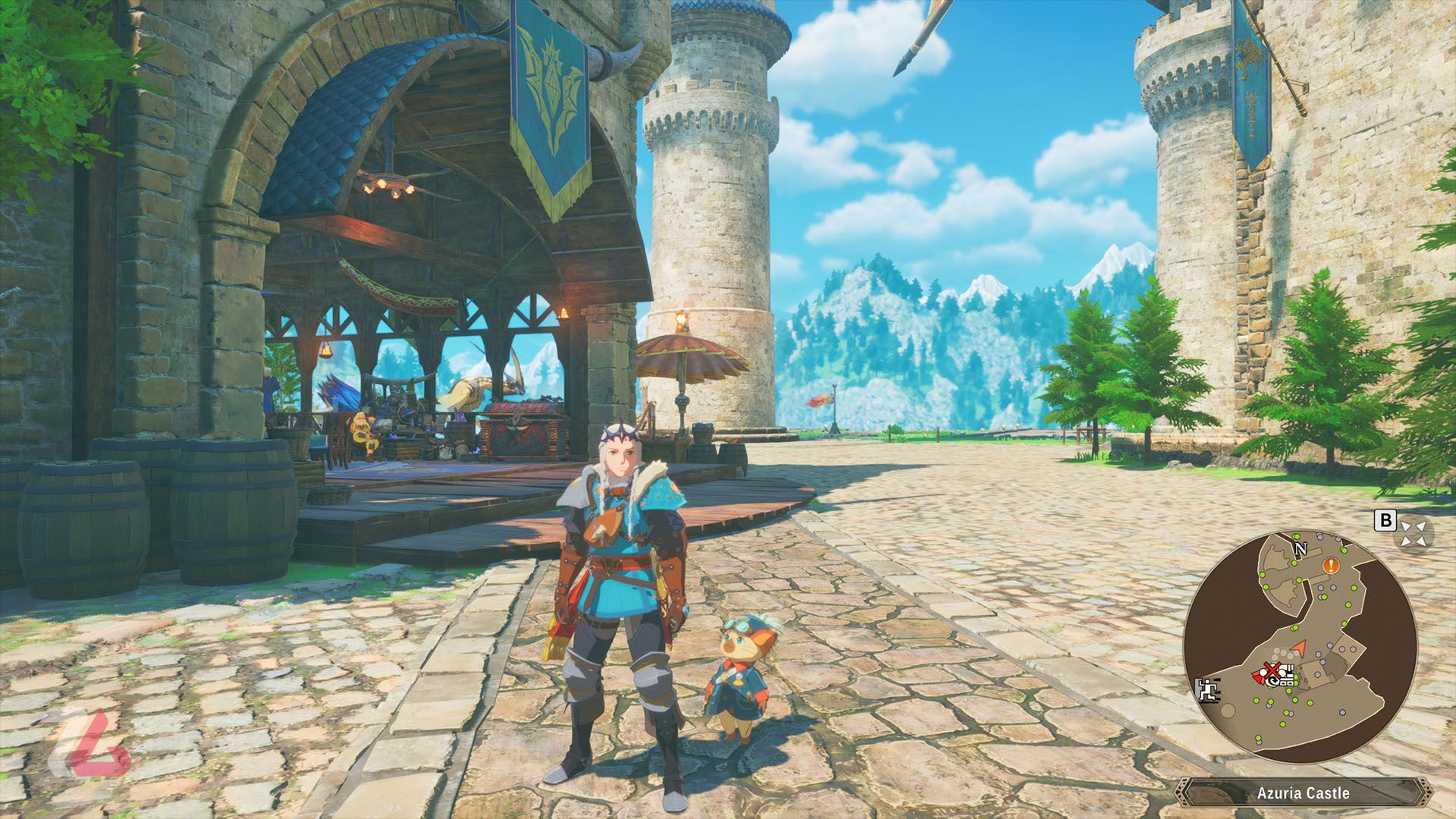Click the red flag cluster icon beside the X marker
Viewport: 1456px width, 819px height.
coord(1258,676)
